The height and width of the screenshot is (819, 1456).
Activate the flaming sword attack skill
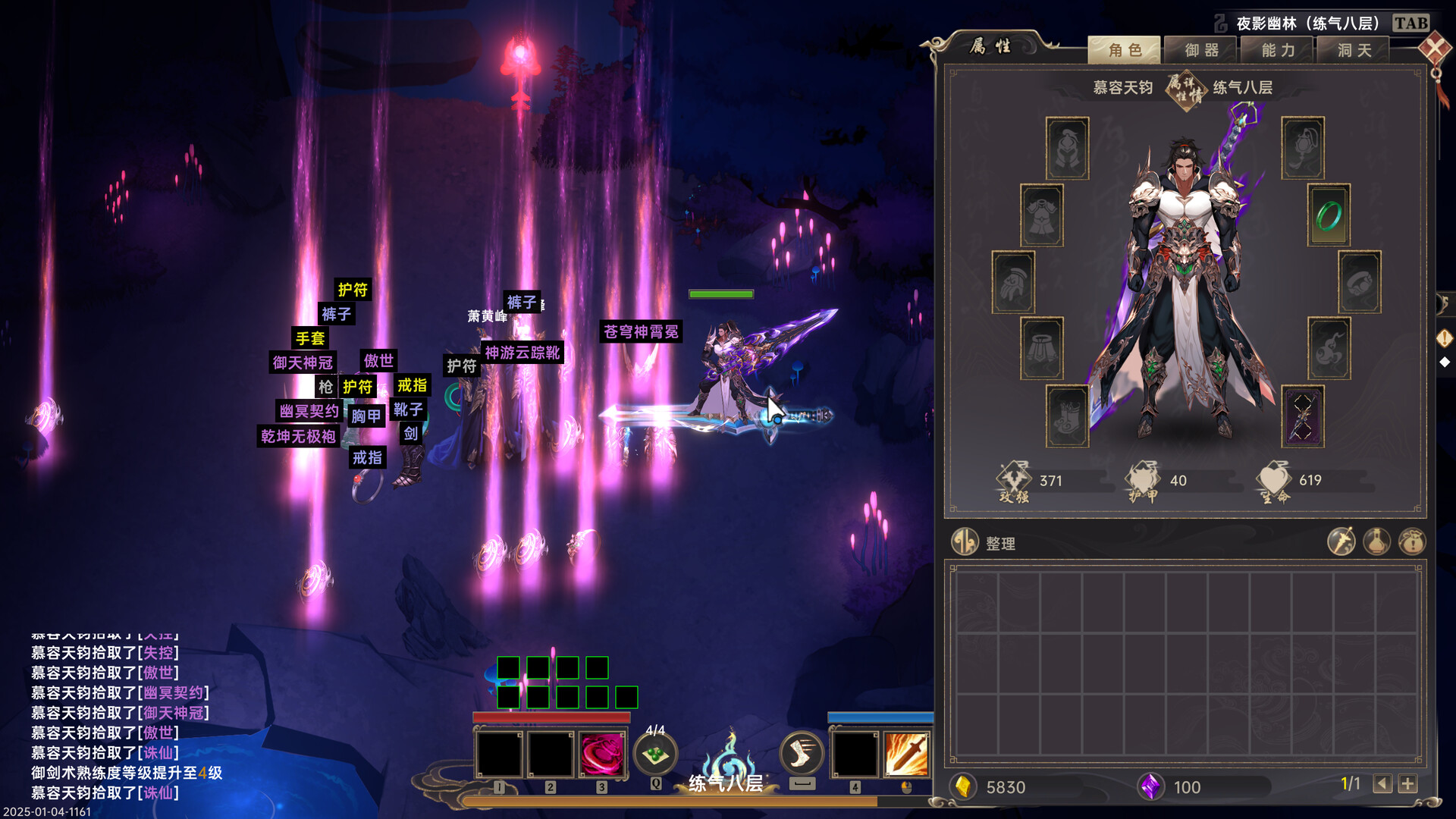point(906,755)
